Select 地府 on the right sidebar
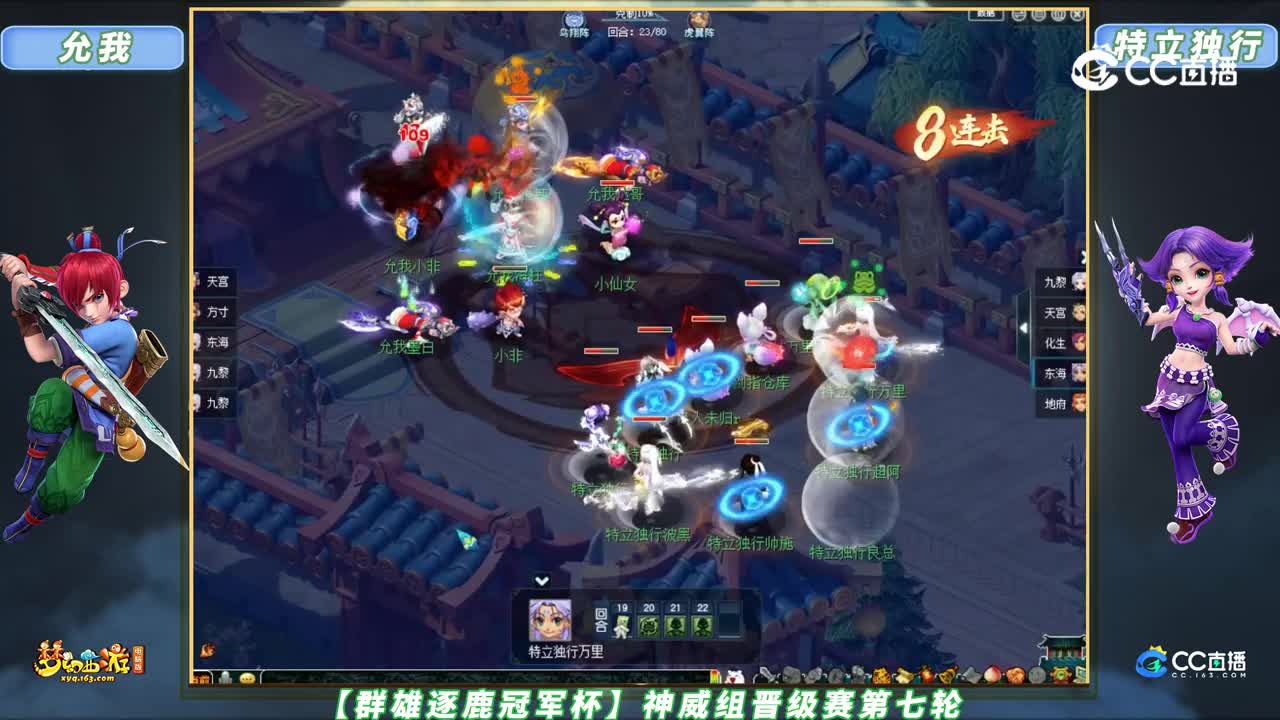 (x=1056, y=402)
